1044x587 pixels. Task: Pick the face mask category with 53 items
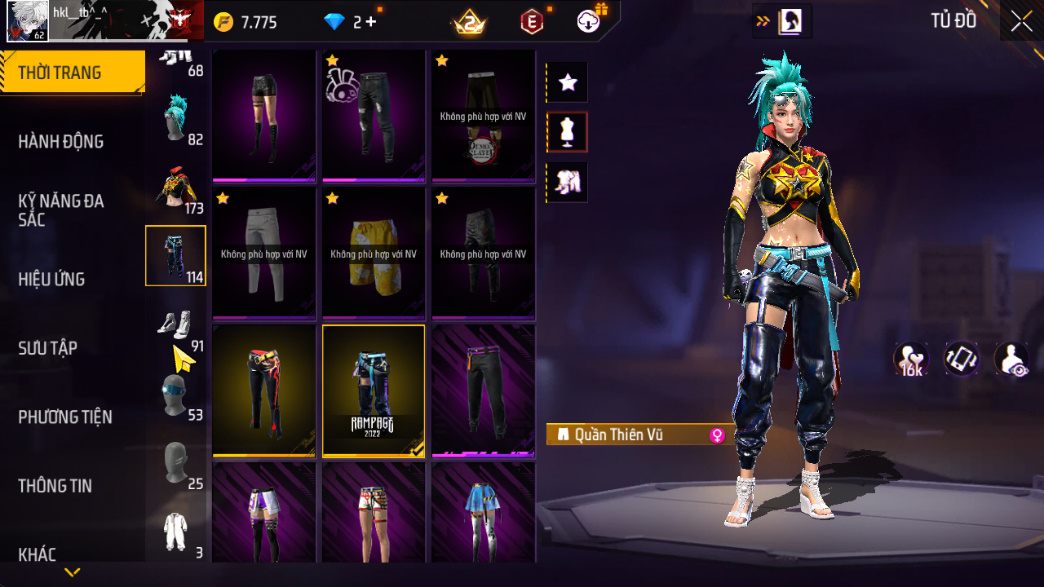click(x=177, y=396)
